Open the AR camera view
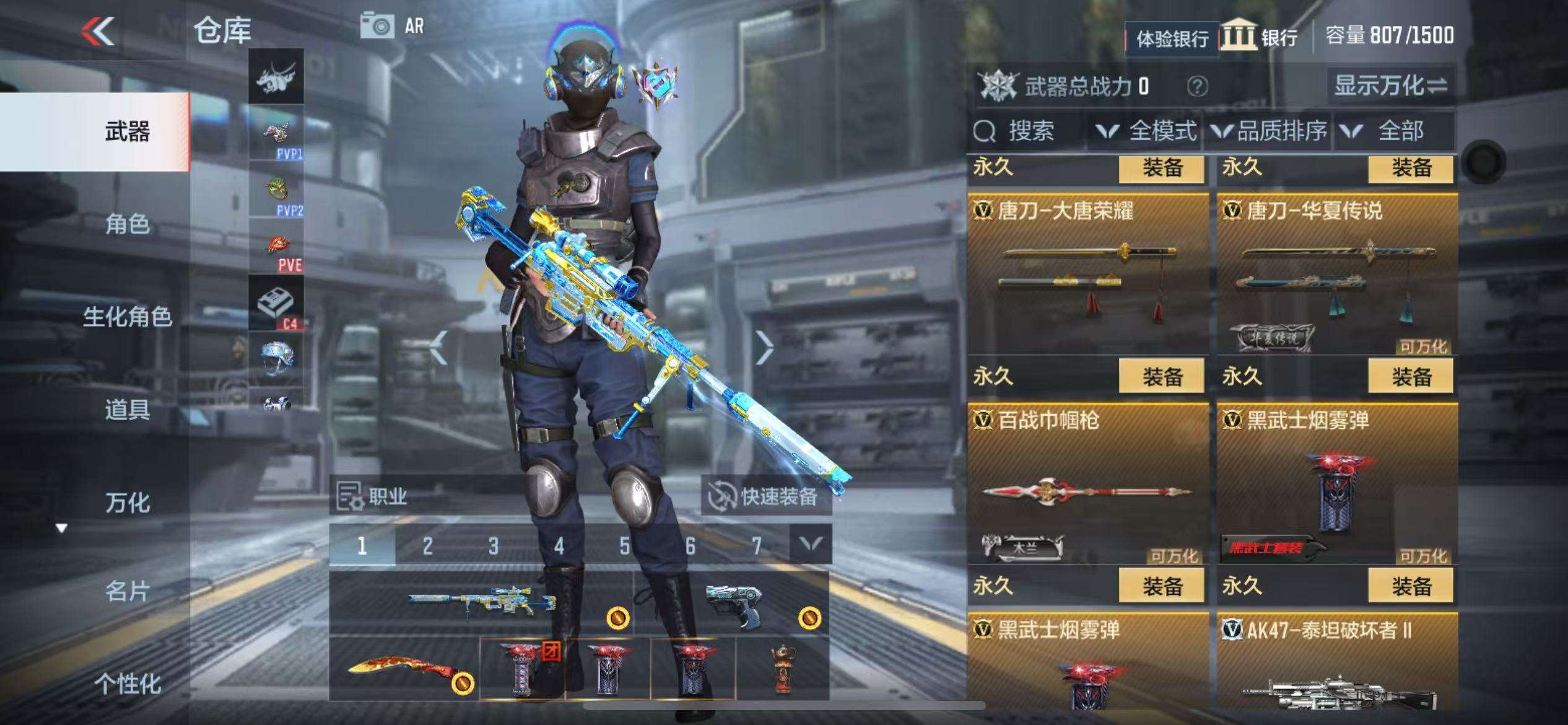1568x725 pixels. click(x=393, y=27)
